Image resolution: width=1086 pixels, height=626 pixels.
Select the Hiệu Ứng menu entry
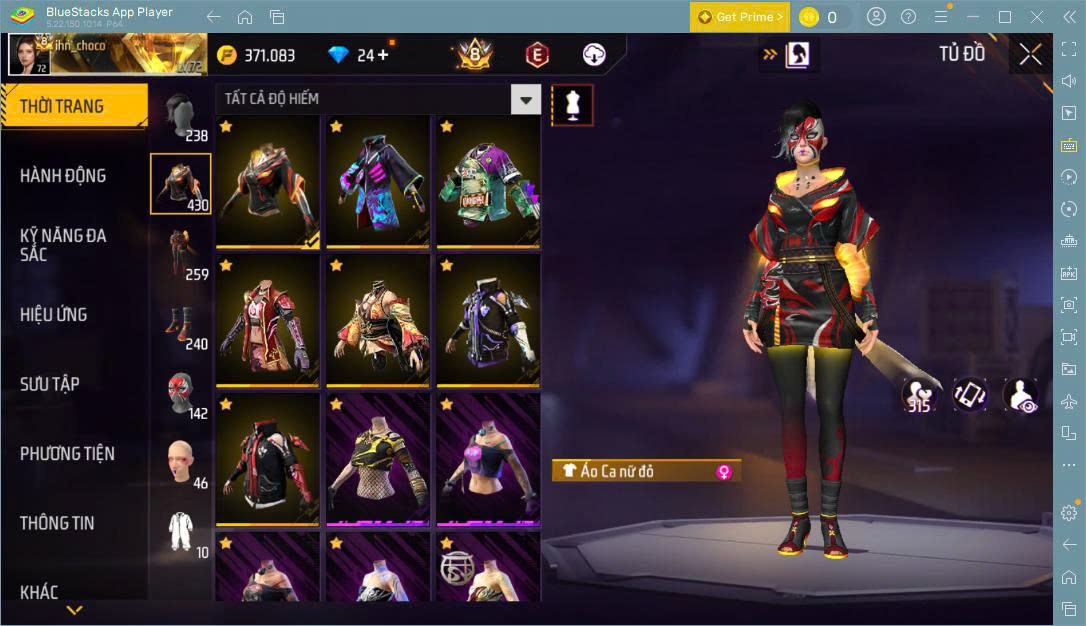point(54,315)
